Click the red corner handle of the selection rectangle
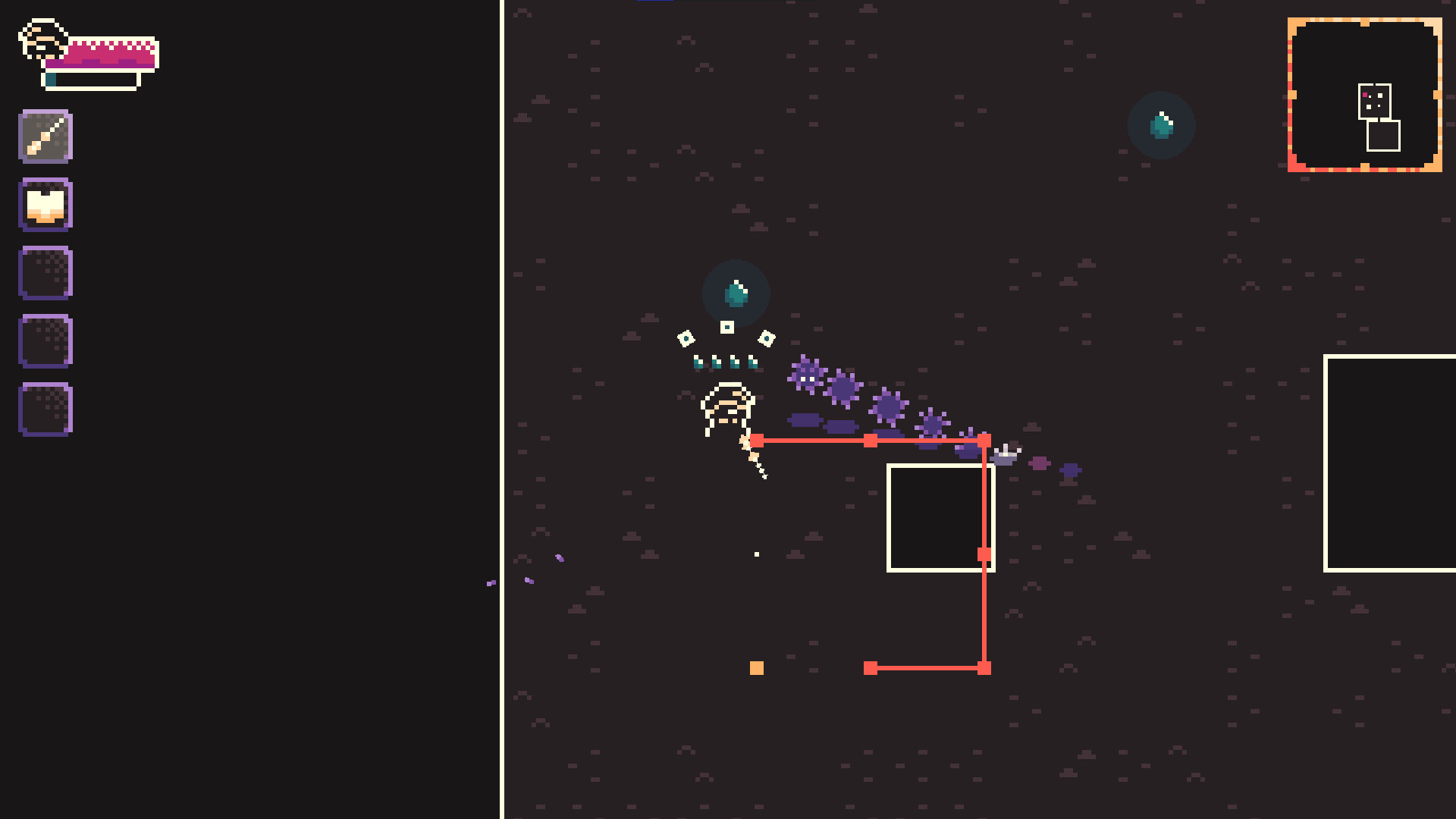 pyautogui.click(x=984, y=440)
